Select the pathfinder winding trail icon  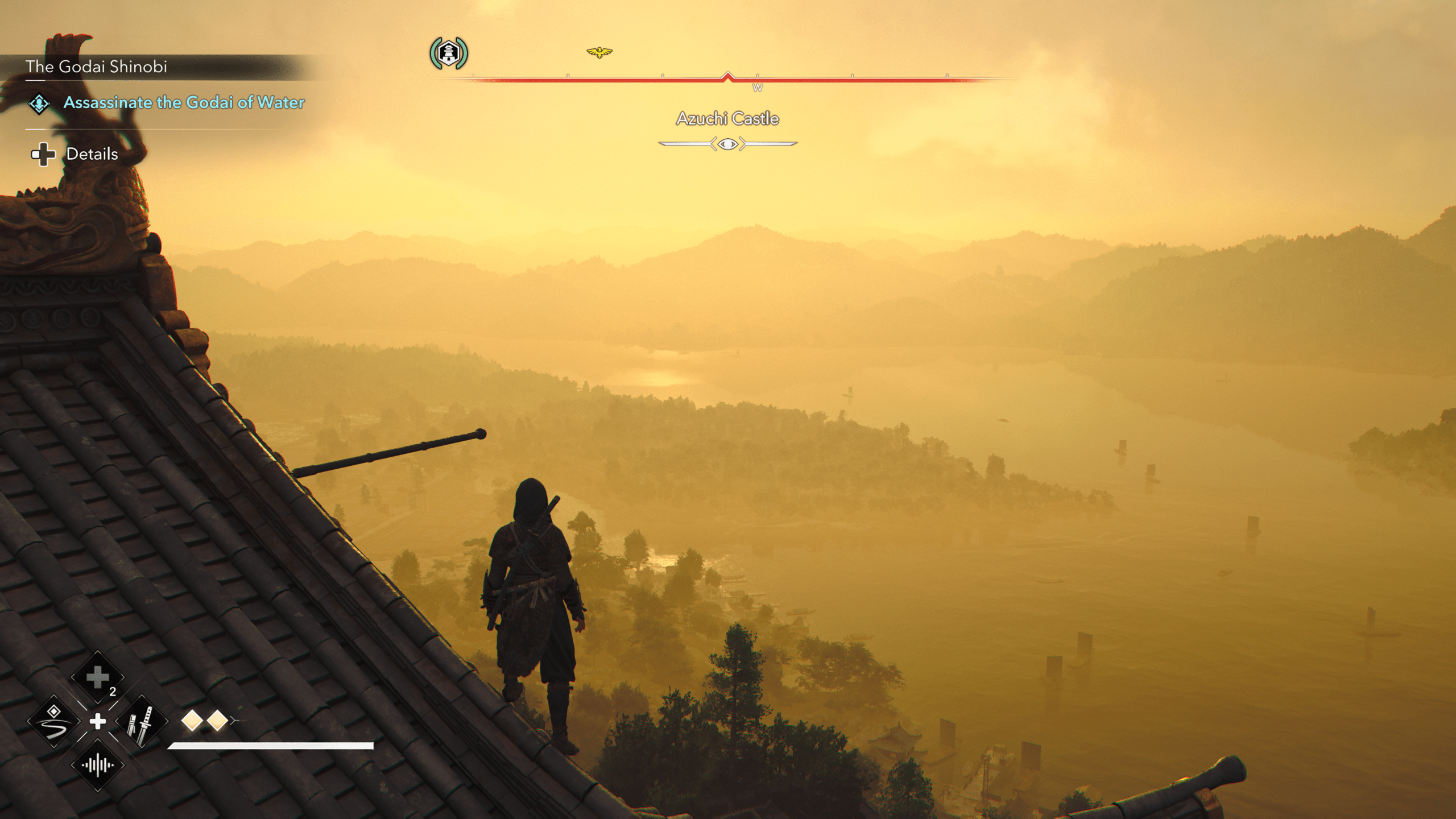coord(54,722)
